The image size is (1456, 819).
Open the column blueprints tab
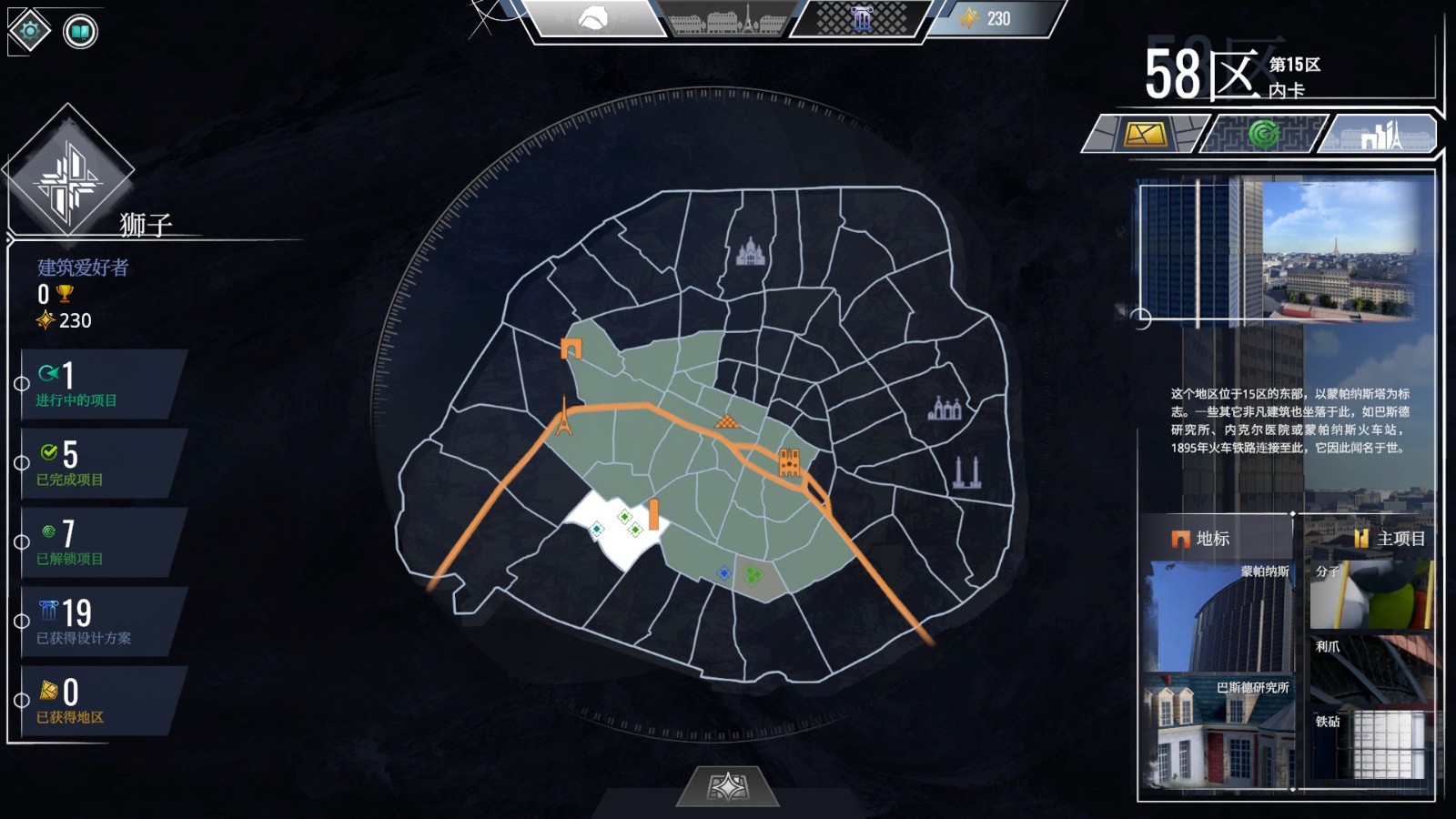[861, 19]
